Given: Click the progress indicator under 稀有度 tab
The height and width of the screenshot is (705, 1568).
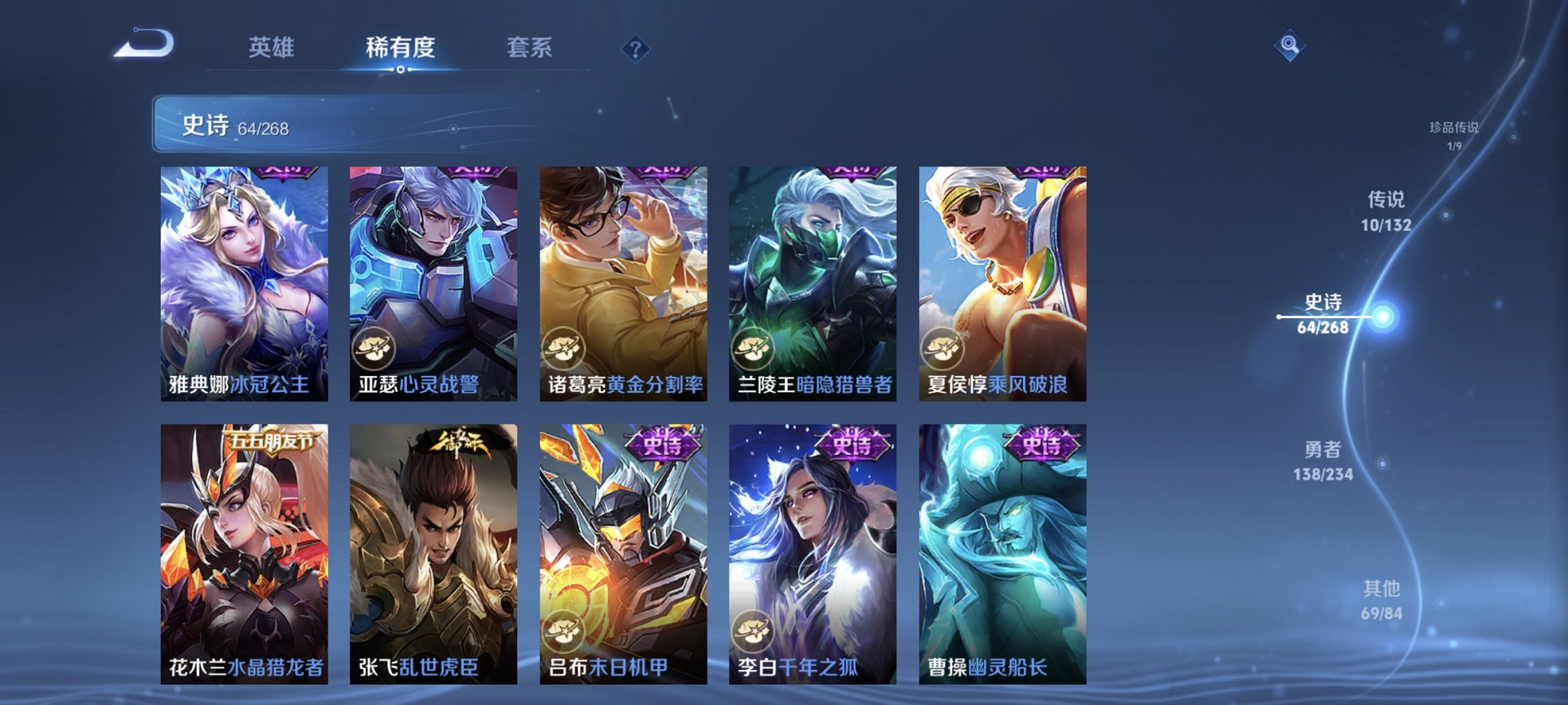Looking at the screenshot, I should coord(401,69).
